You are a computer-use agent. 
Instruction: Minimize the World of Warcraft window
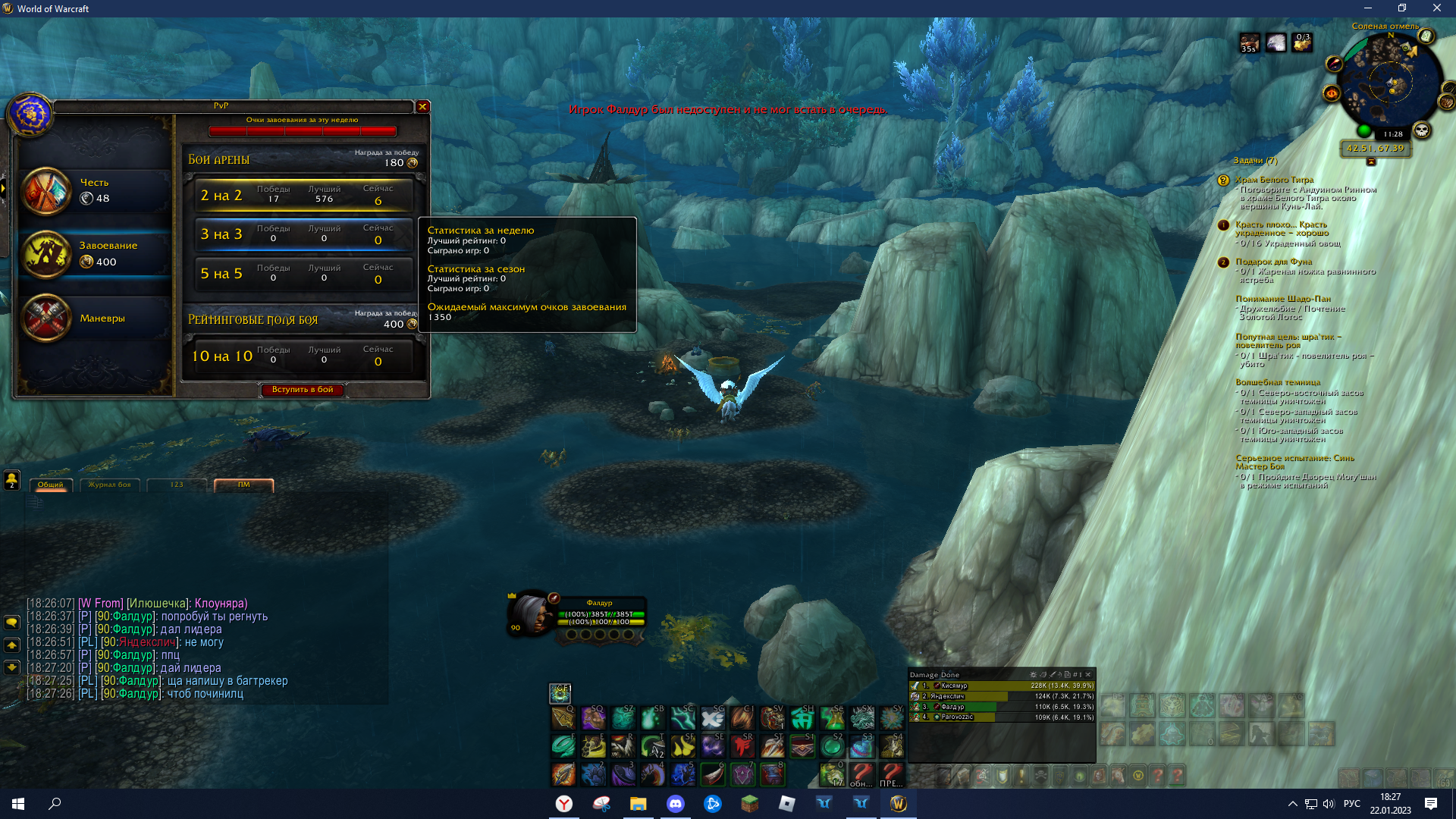click(x=1368, y=8)
